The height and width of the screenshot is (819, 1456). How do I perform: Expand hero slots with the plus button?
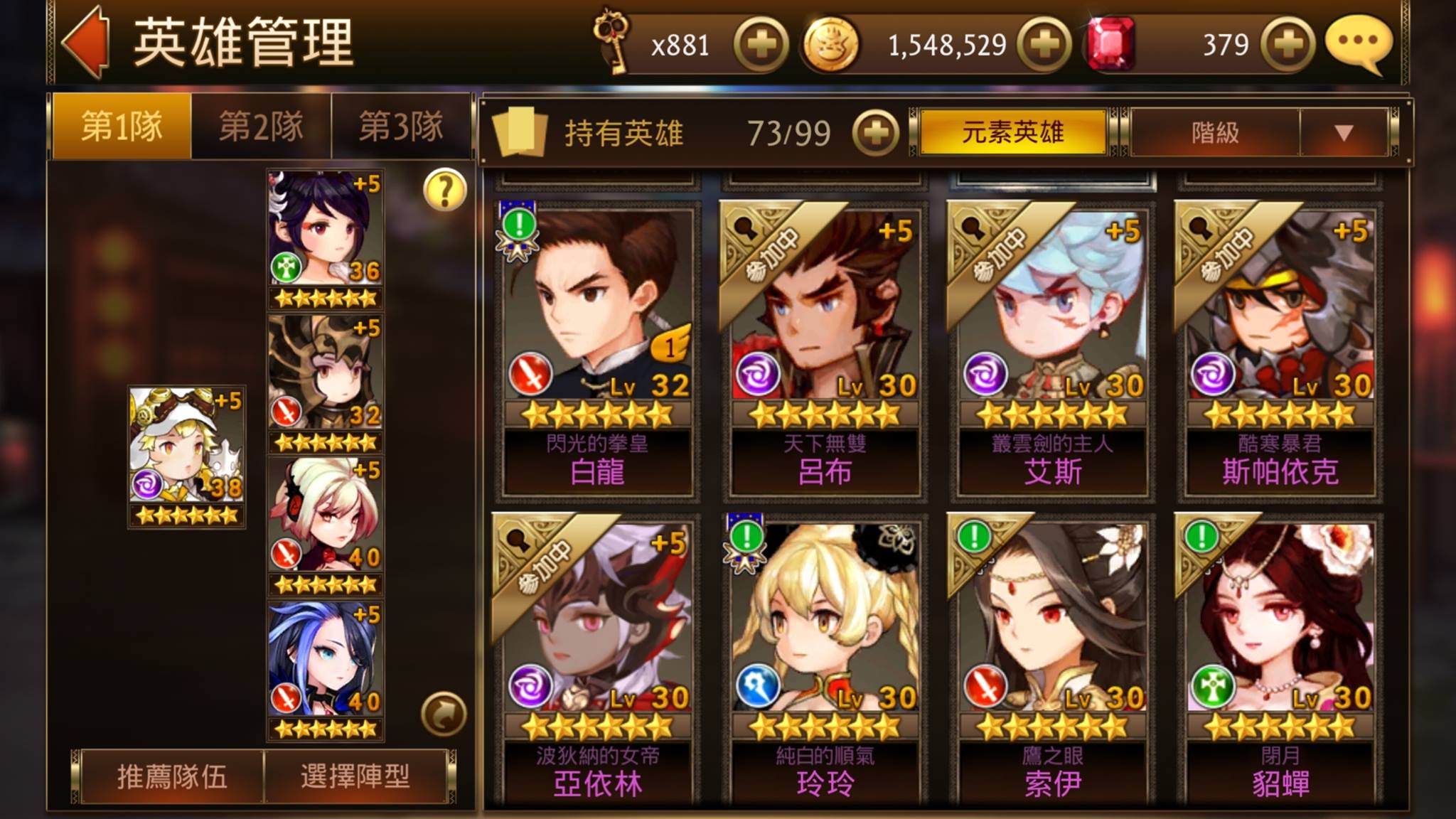click(875, 133)
